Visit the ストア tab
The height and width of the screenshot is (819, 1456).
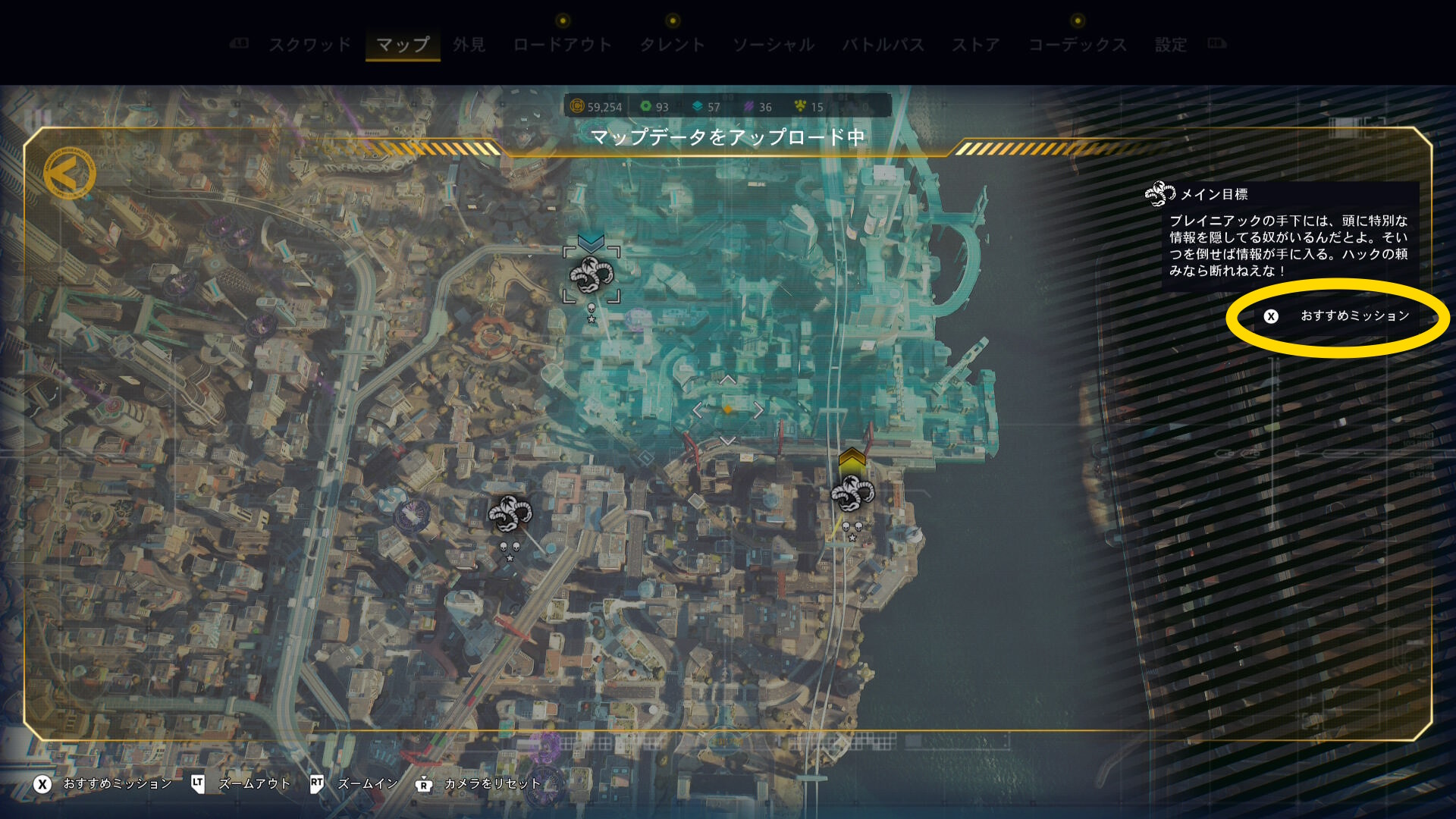(976, 45)
